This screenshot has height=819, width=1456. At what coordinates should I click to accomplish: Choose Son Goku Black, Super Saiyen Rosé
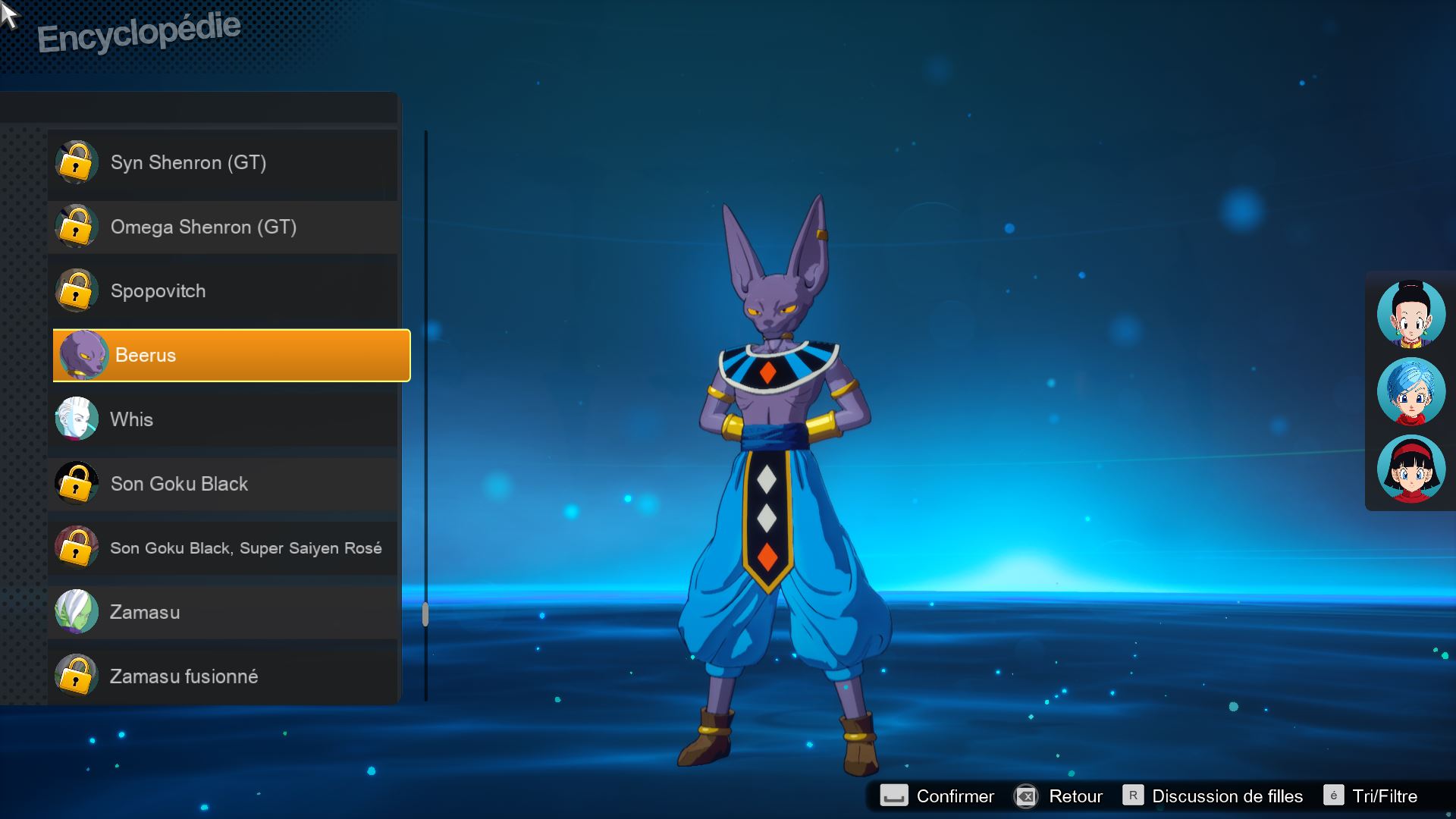tap(224, 548)
